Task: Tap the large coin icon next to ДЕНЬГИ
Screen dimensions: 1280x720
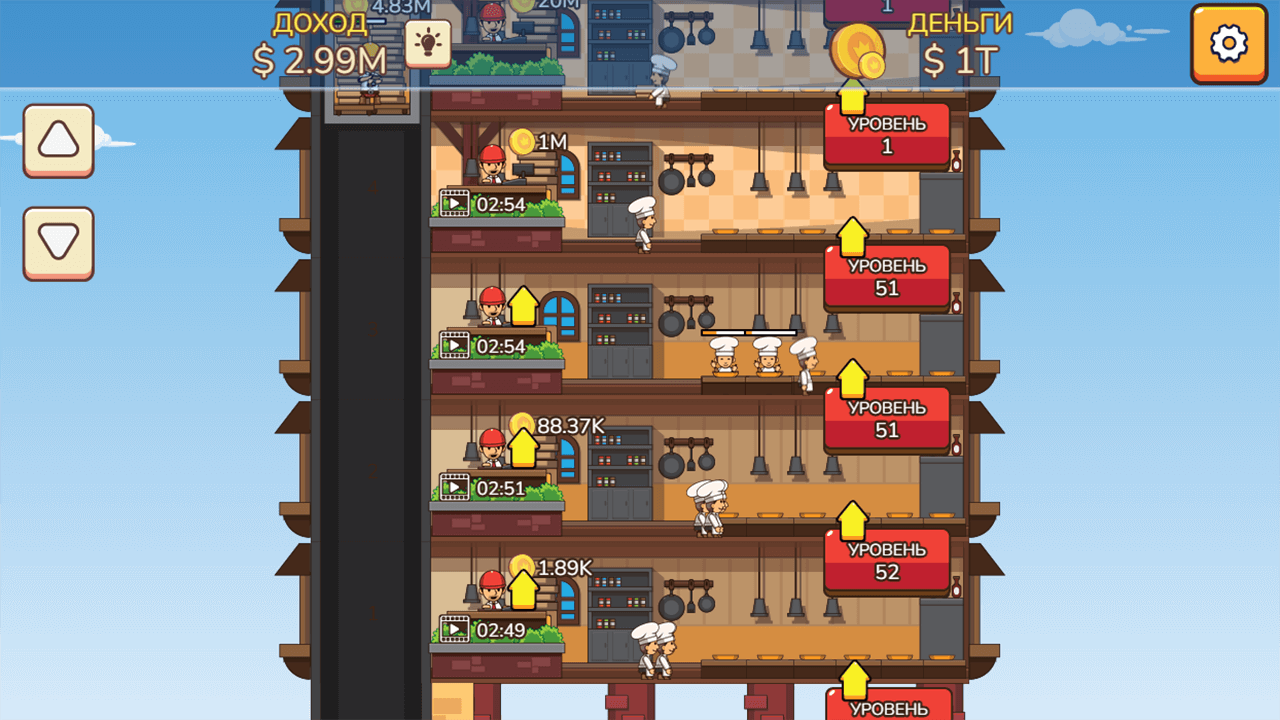Action: click(x=860, y=50)
